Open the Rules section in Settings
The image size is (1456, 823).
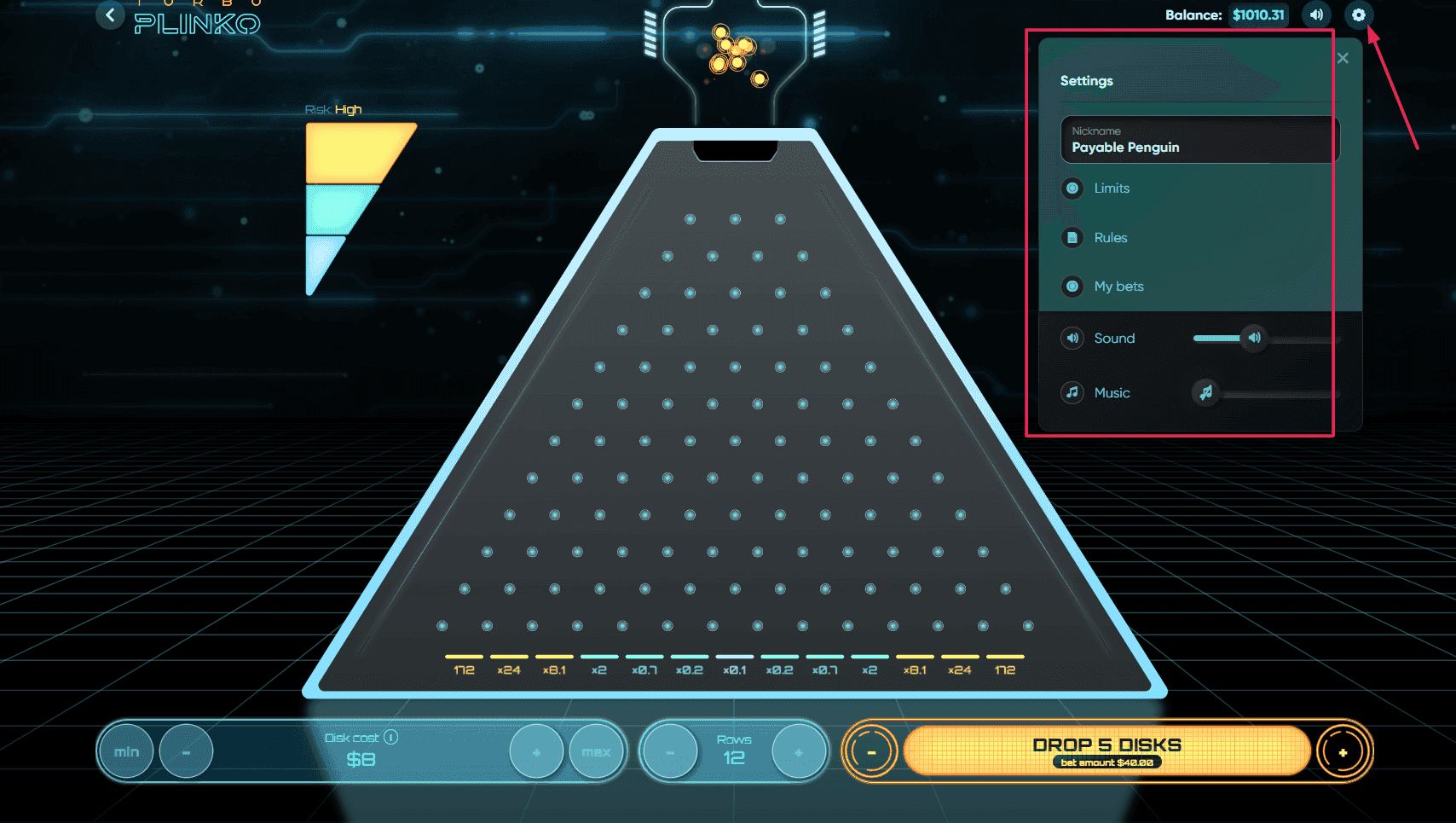click(x=1109, y=237)
